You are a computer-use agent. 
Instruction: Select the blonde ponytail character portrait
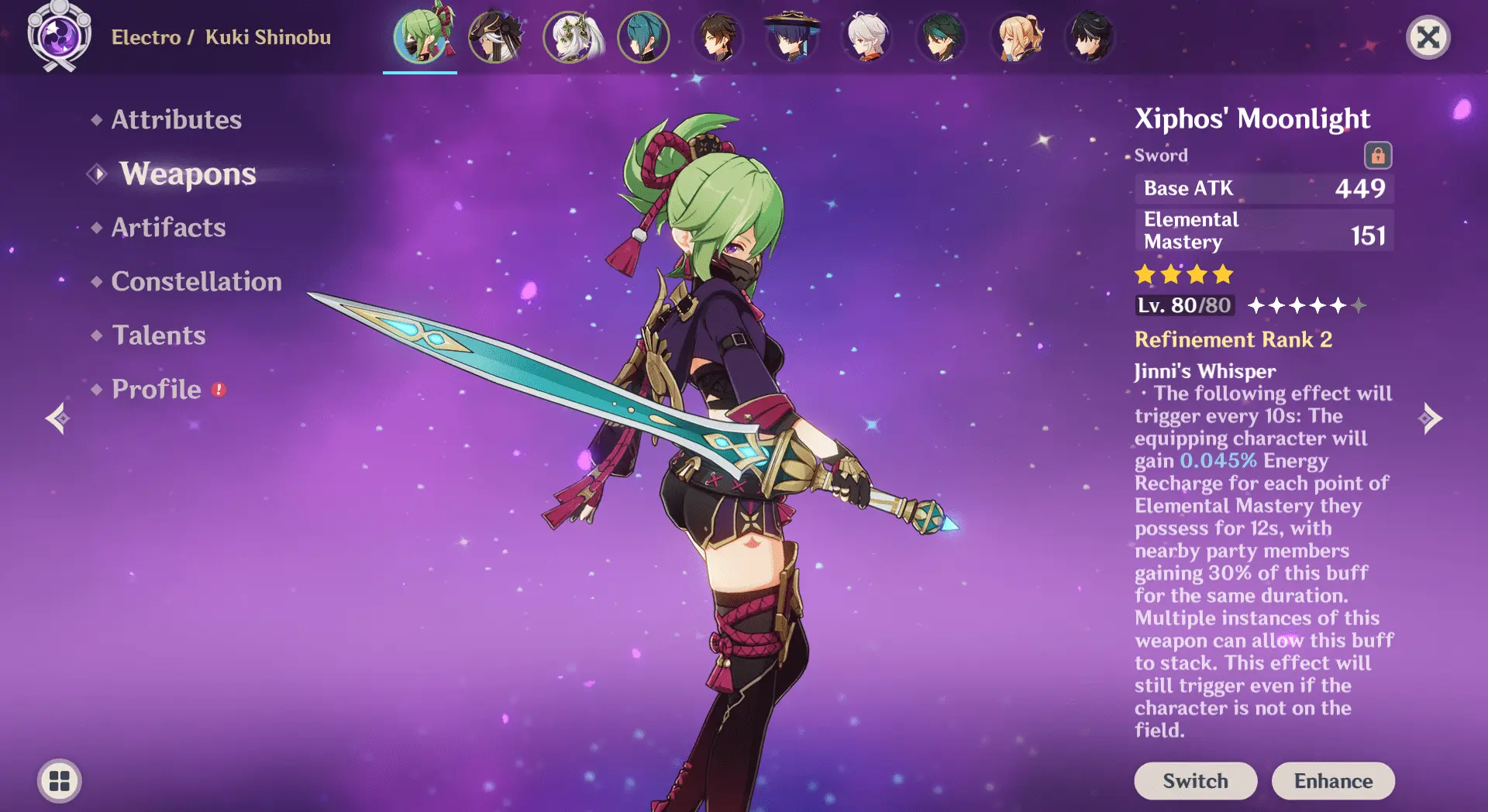(x=1017, y=37)
